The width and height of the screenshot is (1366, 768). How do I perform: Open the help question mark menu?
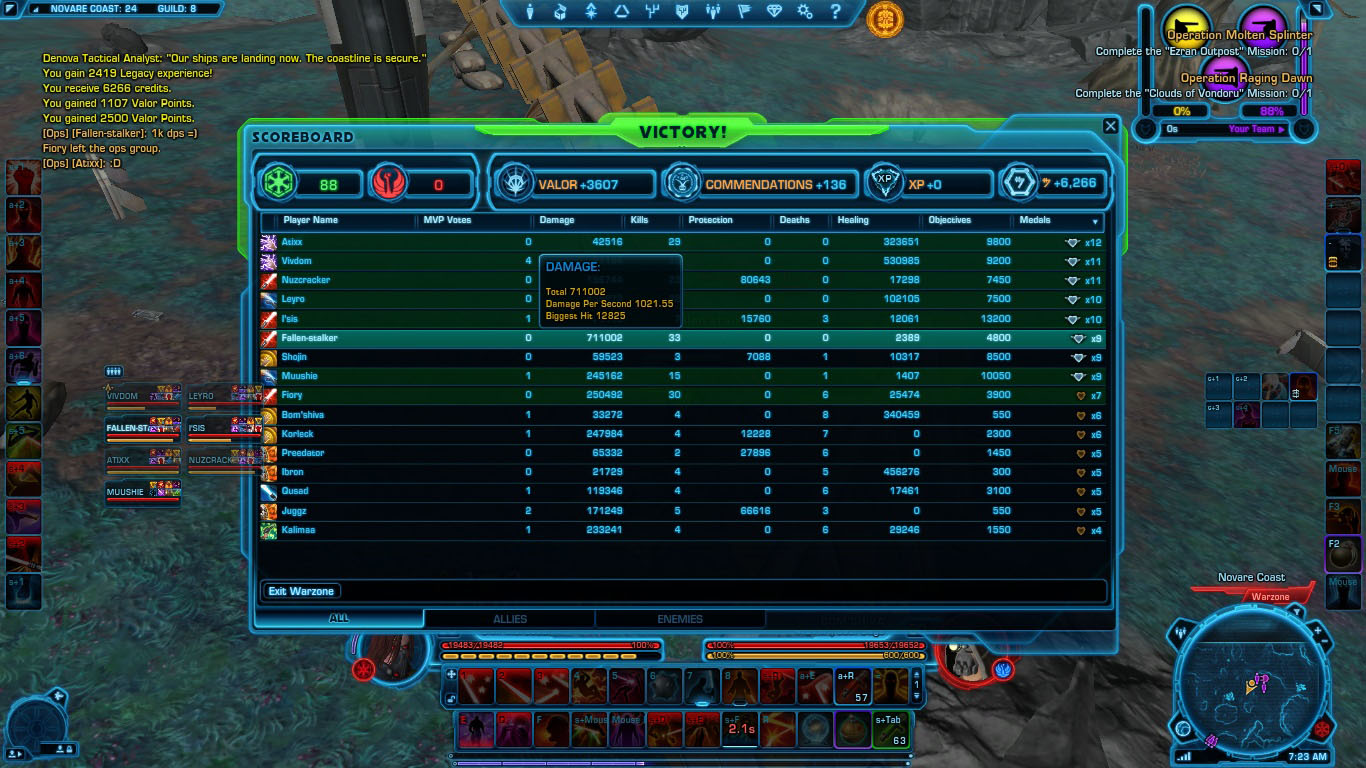835,12
